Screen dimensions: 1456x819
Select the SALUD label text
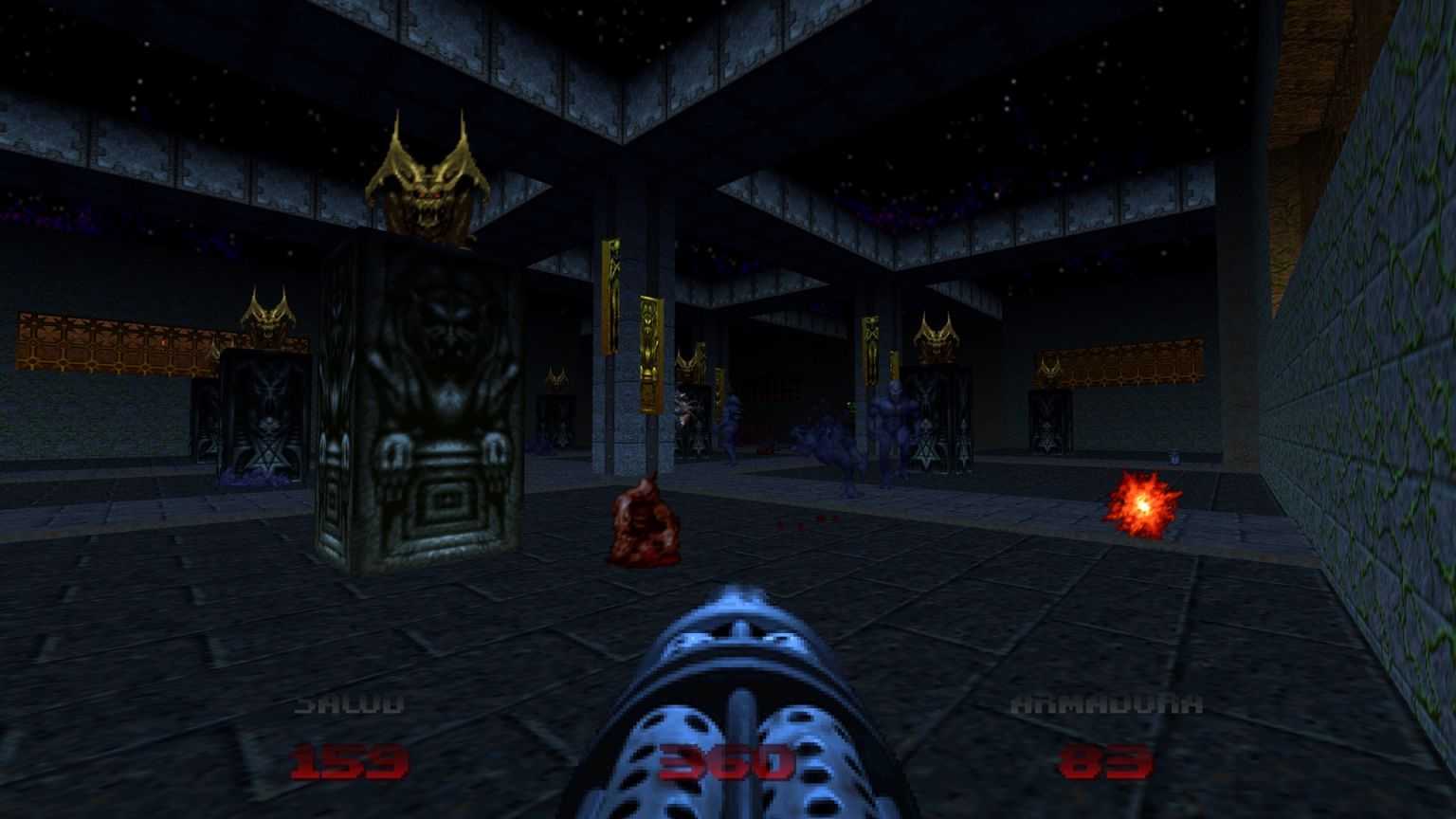(x=348, y=701)
